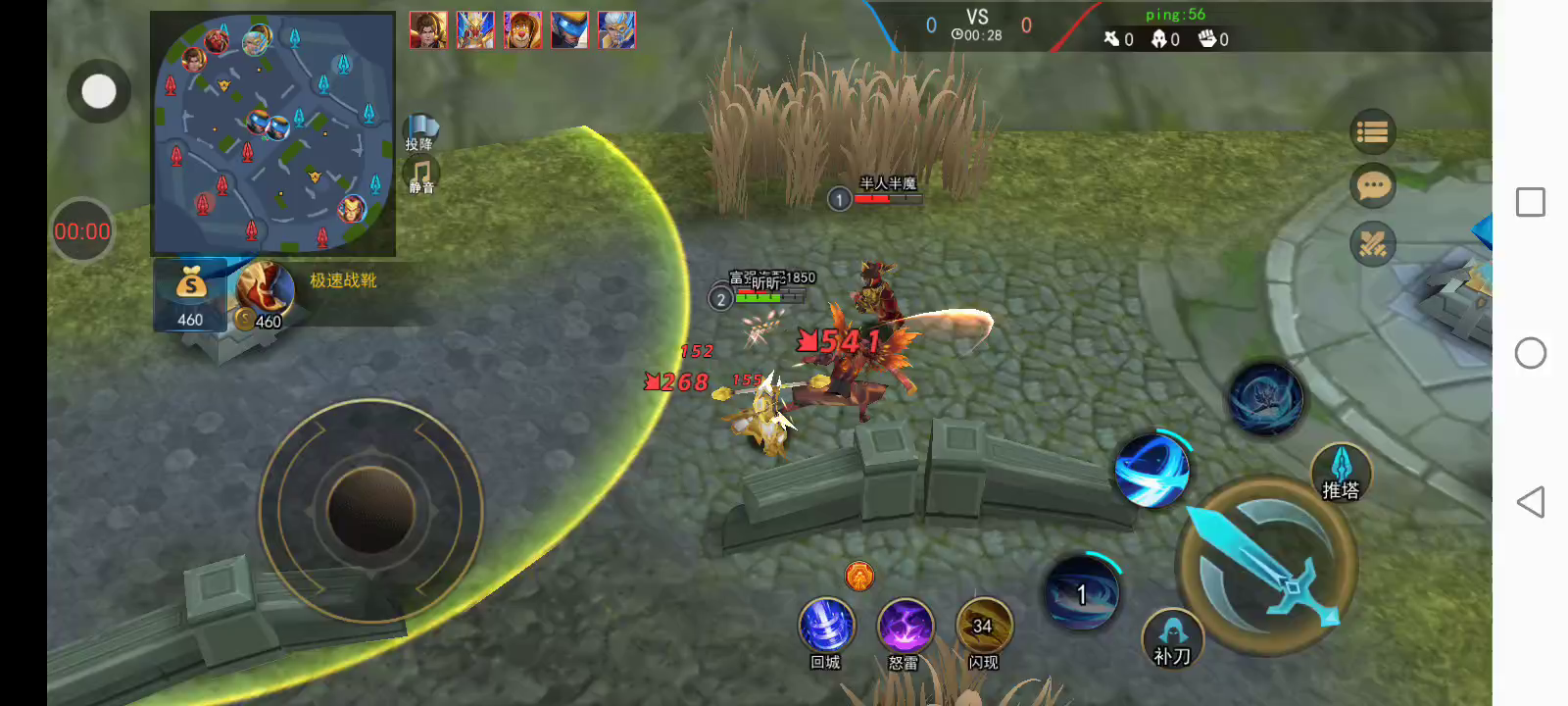Open the chat bubble button
This screenshot has width=1568, height=706.
(x=1372, y=185)
